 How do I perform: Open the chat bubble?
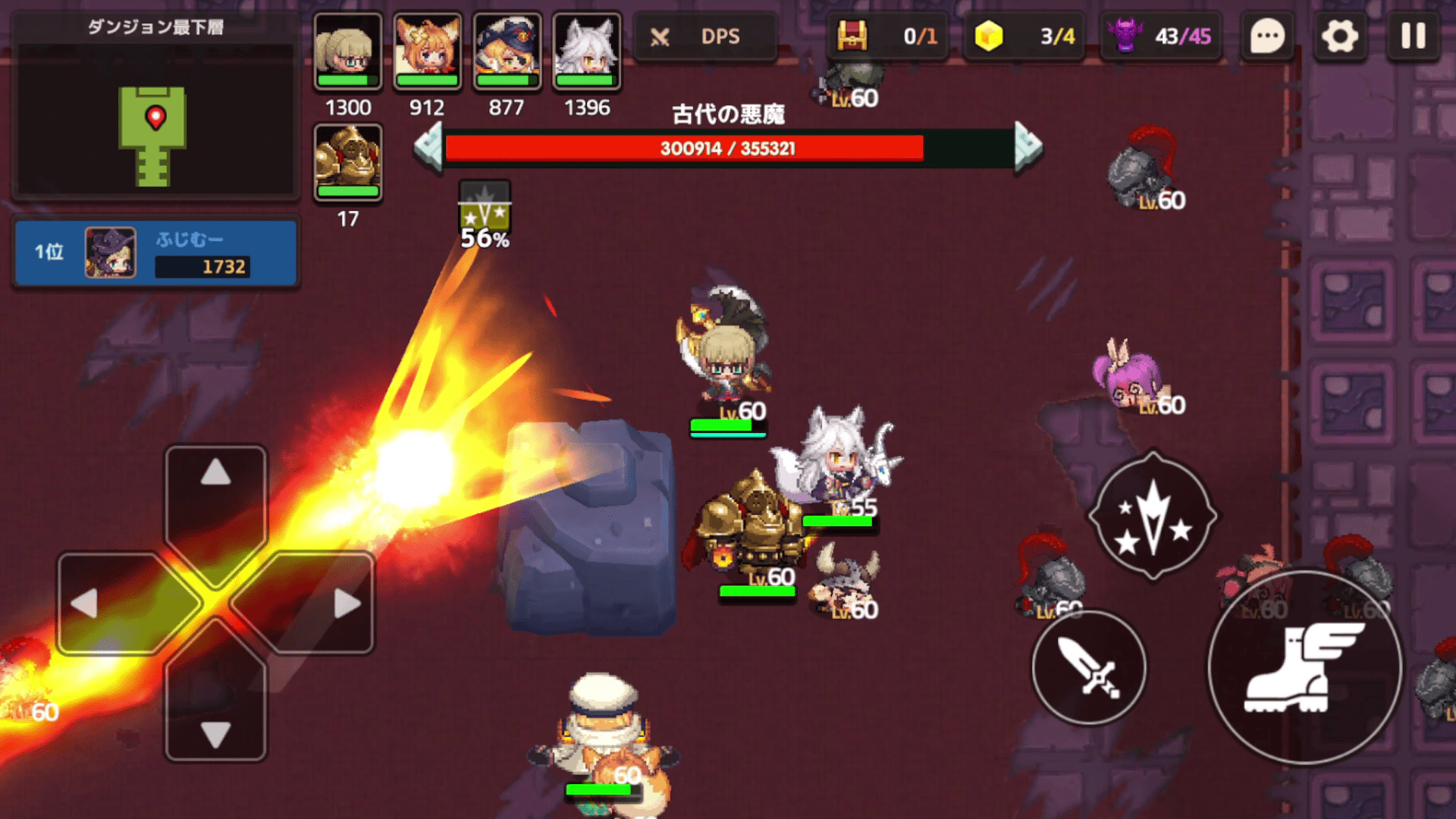coord(1267,36)
